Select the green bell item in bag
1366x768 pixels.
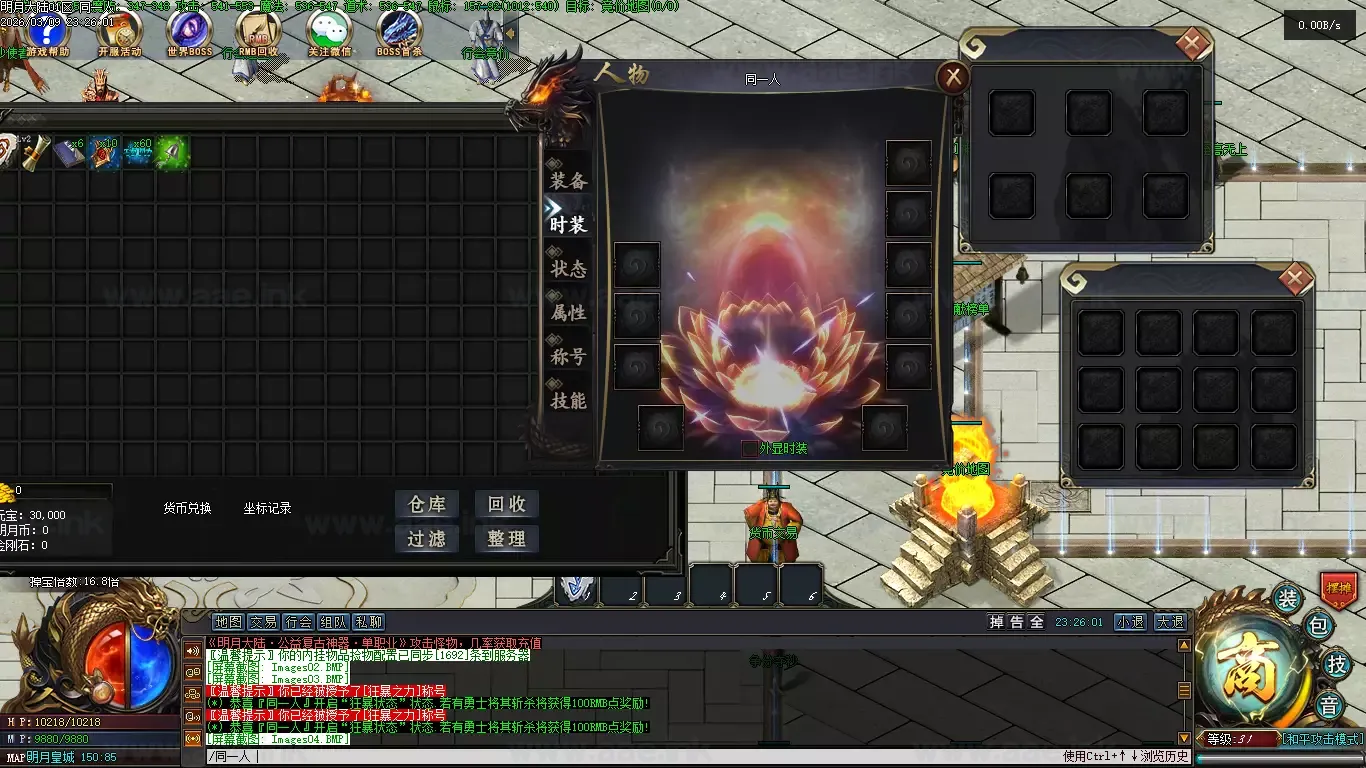click(171, 153)
